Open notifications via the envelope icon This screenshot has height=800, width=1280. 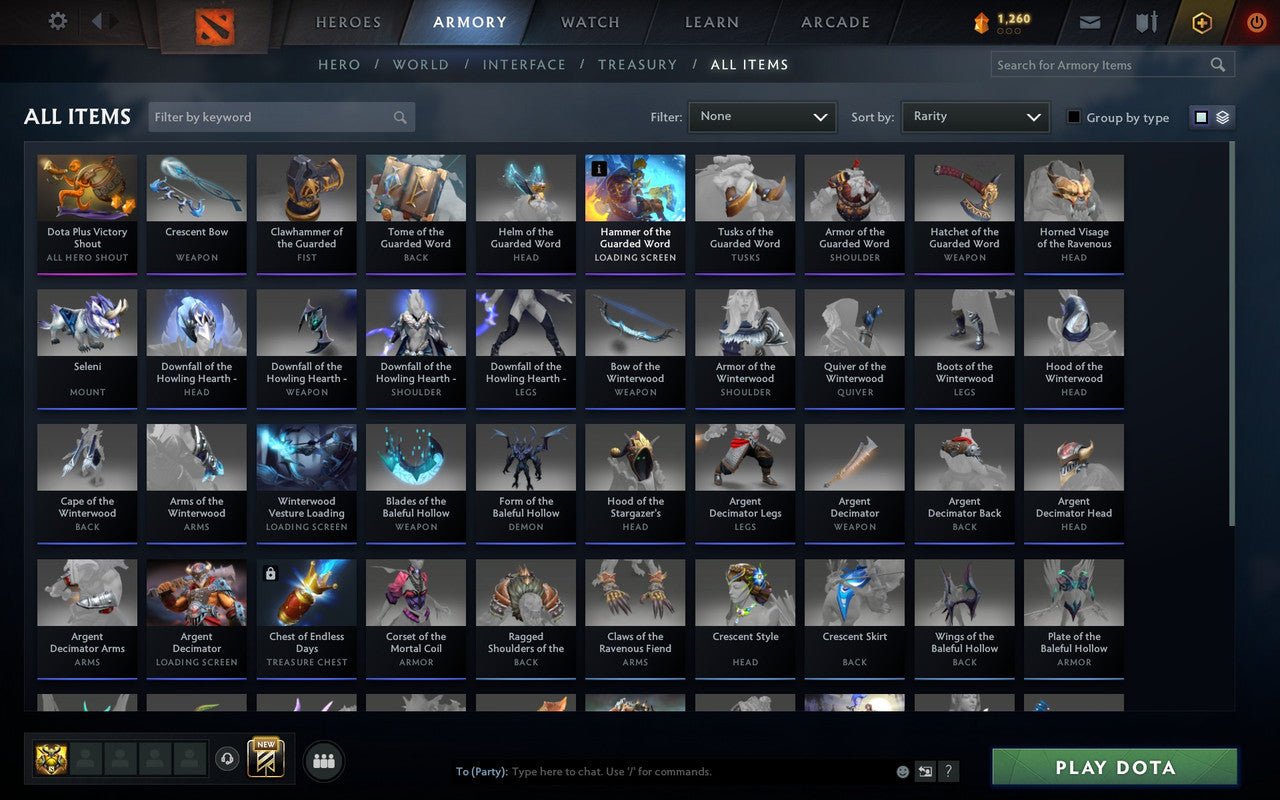coord(1089,21)
